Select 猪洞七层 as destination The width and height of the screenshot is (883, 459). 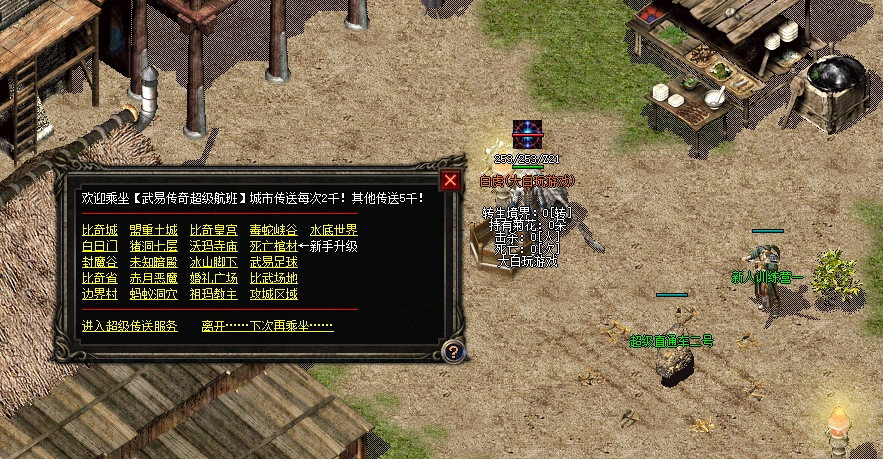click(x=154, y=246)
